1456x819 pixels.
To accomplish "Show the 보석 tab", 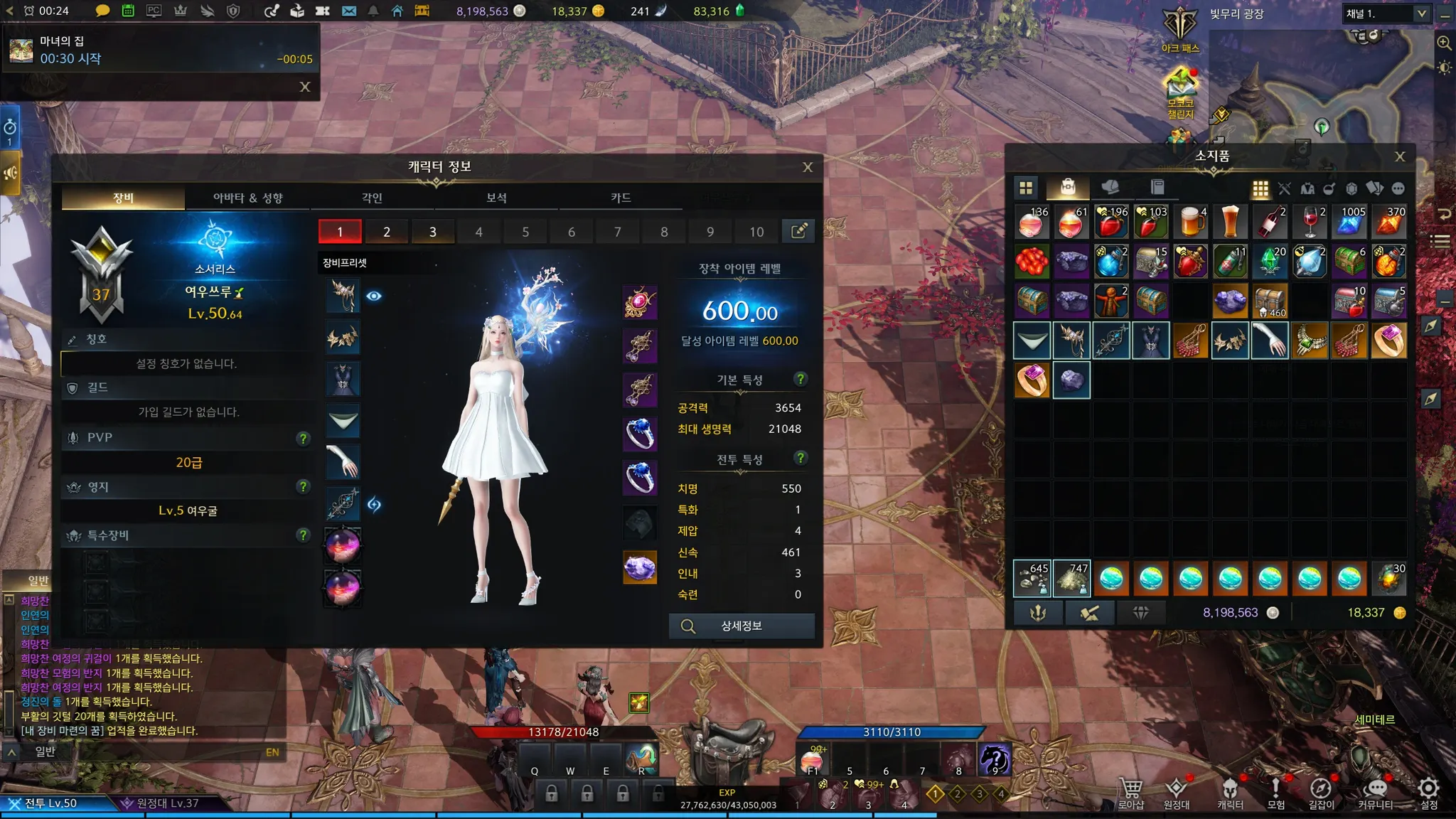I will tap(496, 198).
